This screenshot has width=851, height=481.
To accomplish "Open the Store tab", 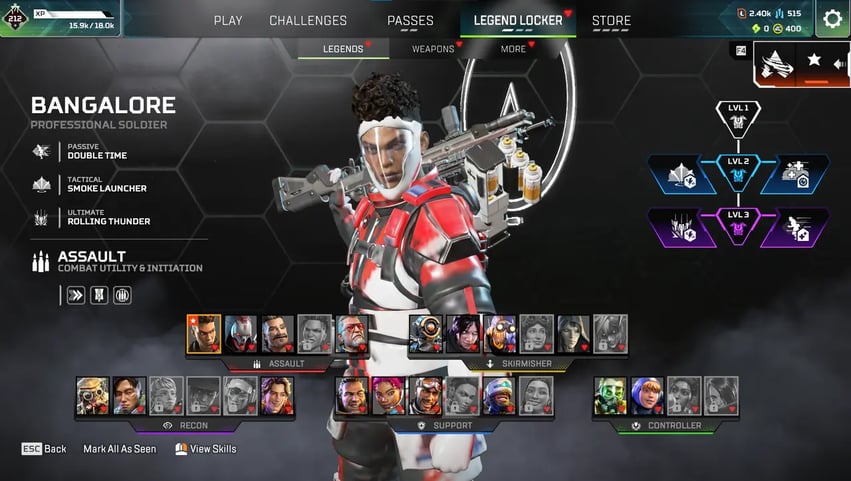I will click(x=611, y=20).
